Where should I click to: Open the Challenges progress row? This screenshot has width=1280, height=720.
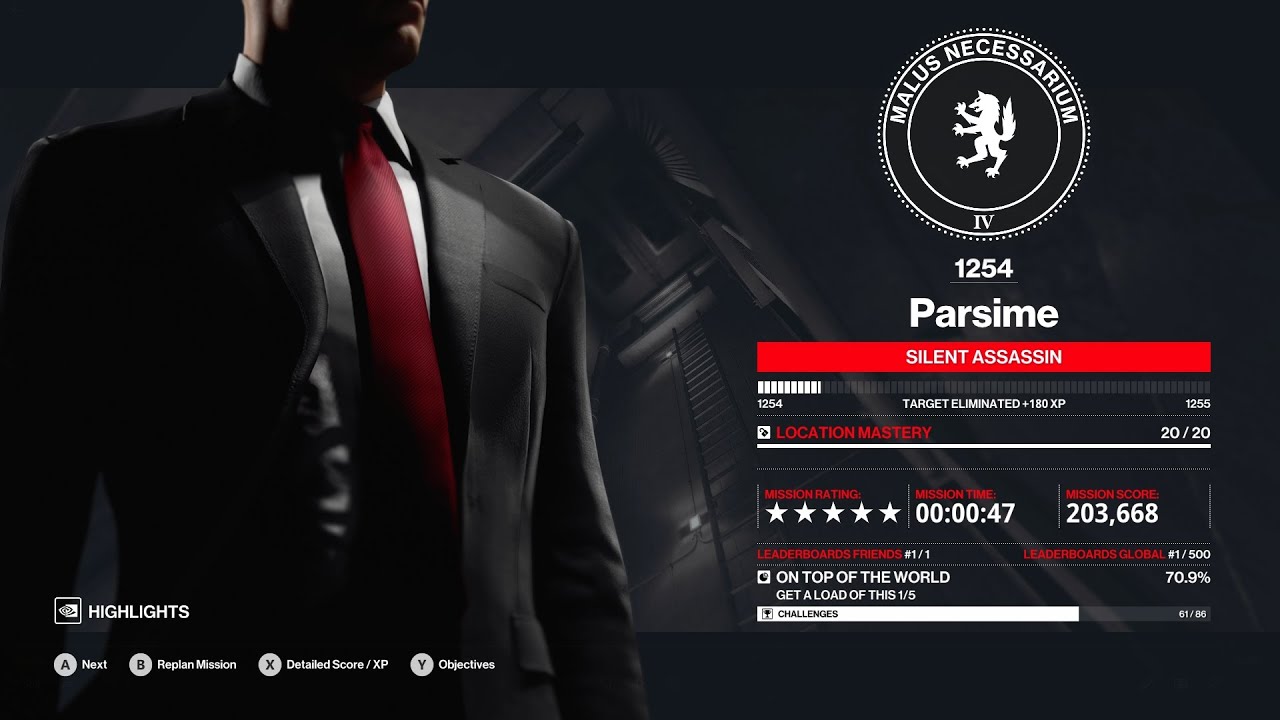pos(983,613)
